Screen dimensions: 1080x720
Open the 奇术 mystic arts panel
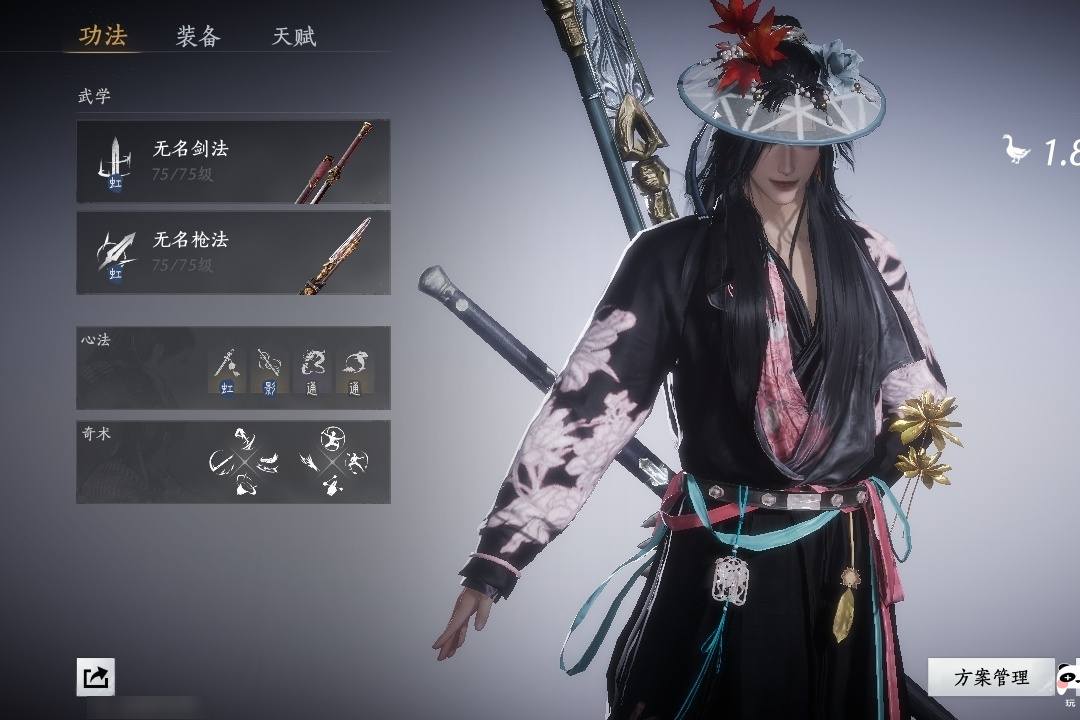(233, 461)
